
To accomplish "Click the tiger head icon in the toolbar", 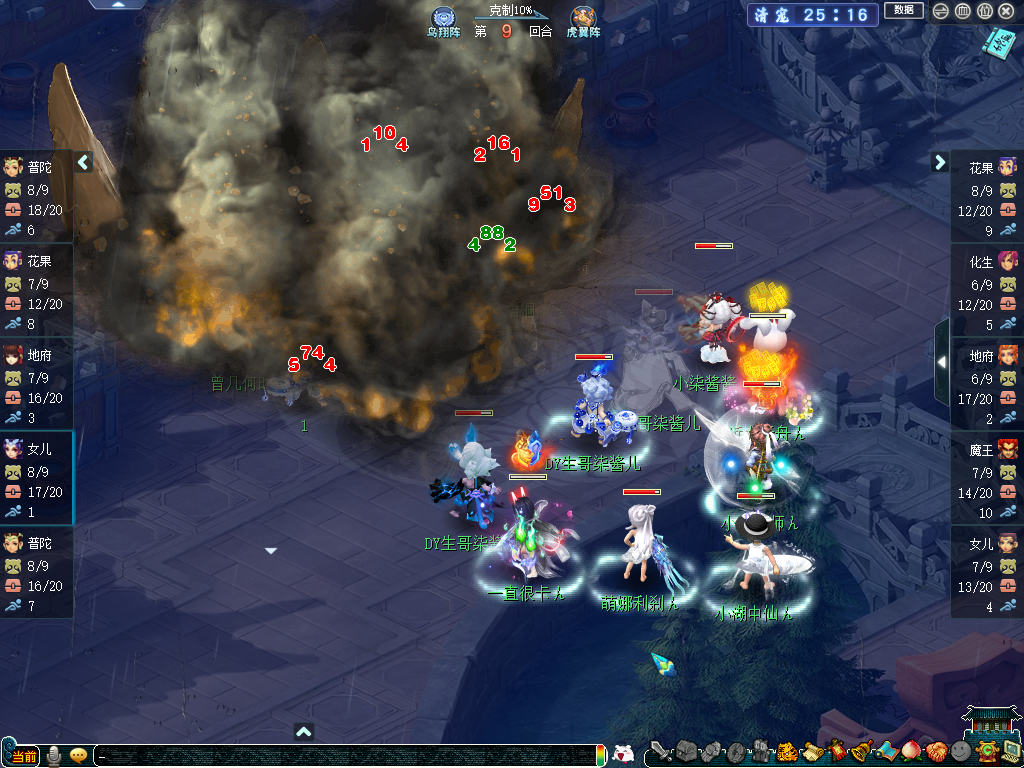I will click(786, 752).
